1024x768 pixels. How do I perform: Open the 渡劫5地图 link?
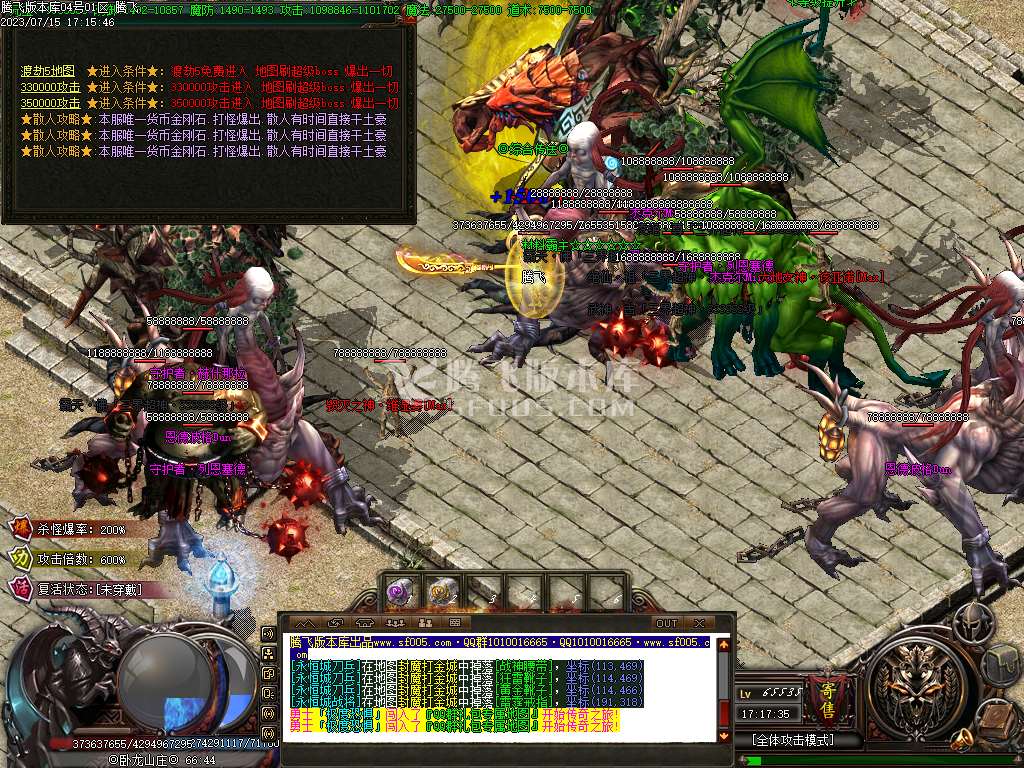point(48,72)
